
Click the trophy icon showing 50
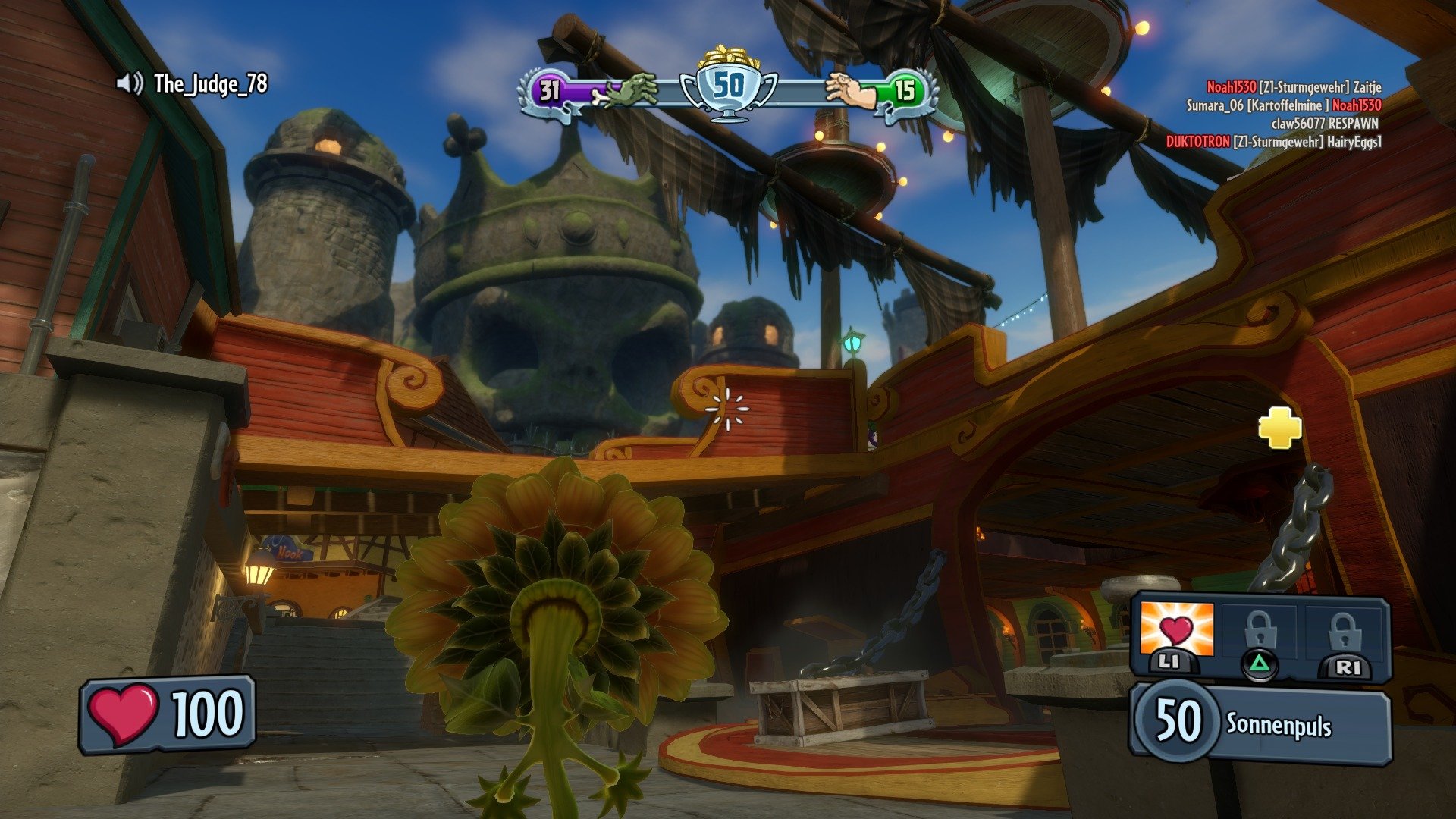coord(726,85)
